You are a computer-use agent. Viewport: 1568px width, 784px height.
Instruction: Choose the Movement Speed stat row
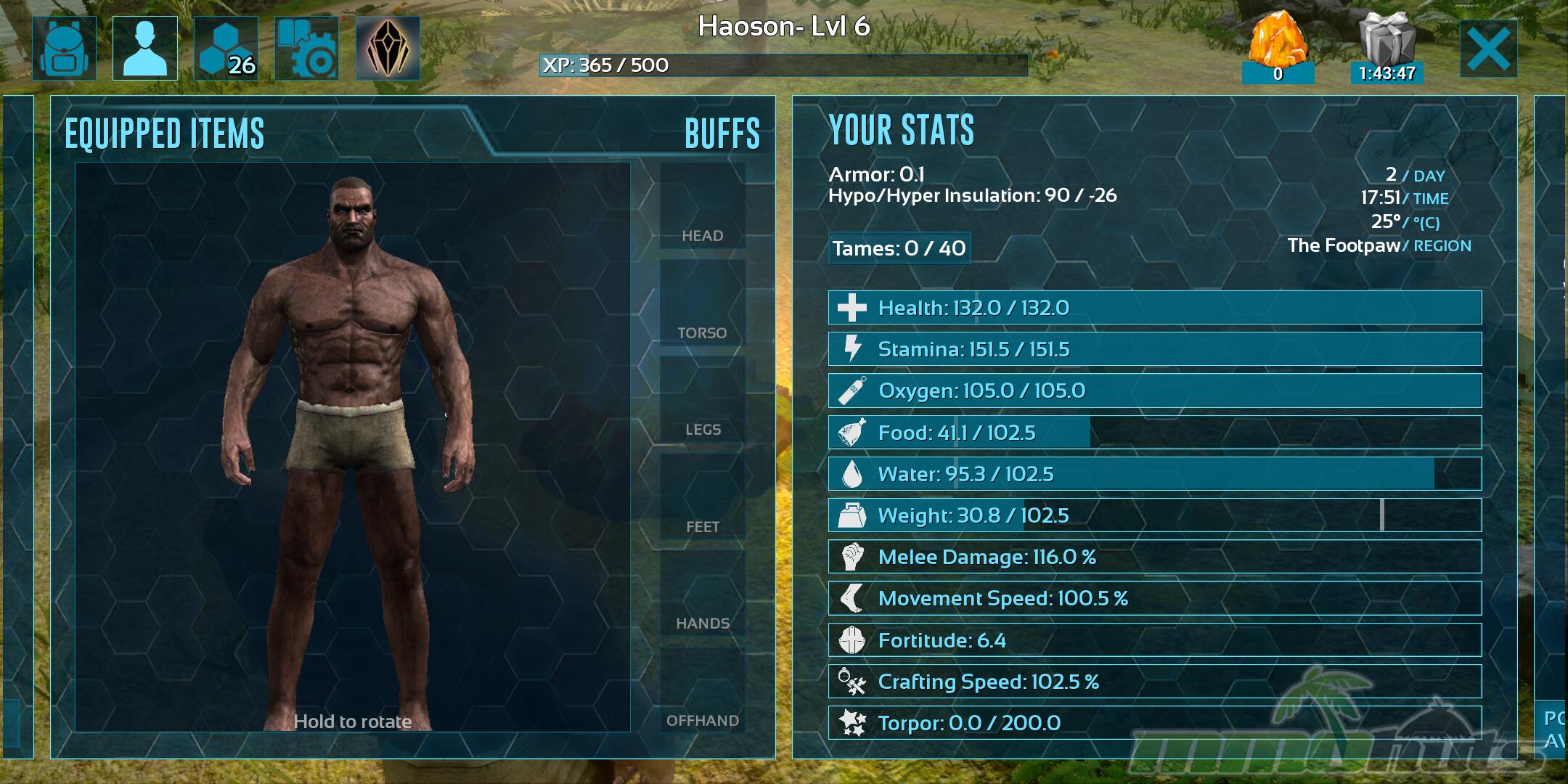(x=1154, y=598)
